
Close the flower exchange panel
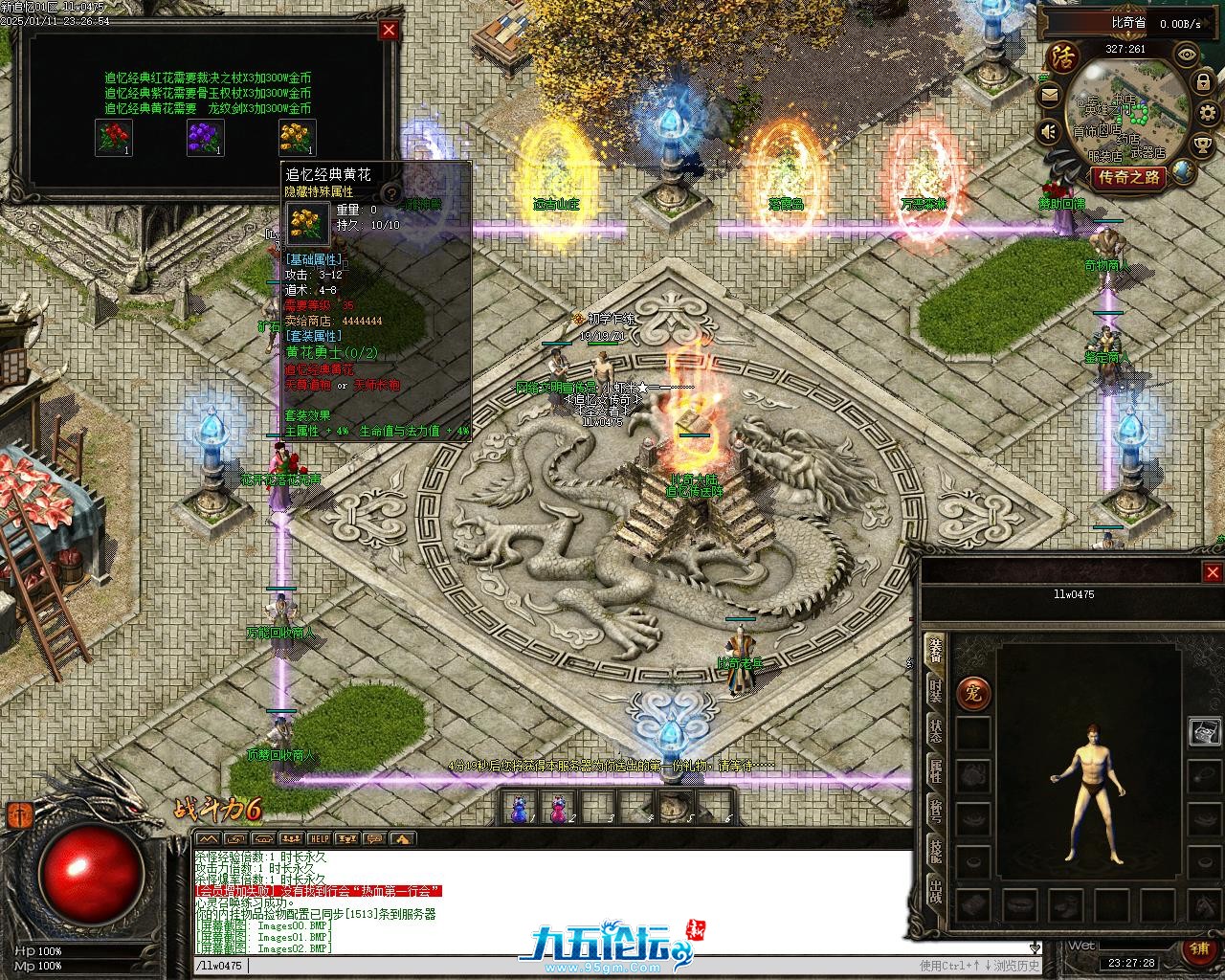coord(389,30)
